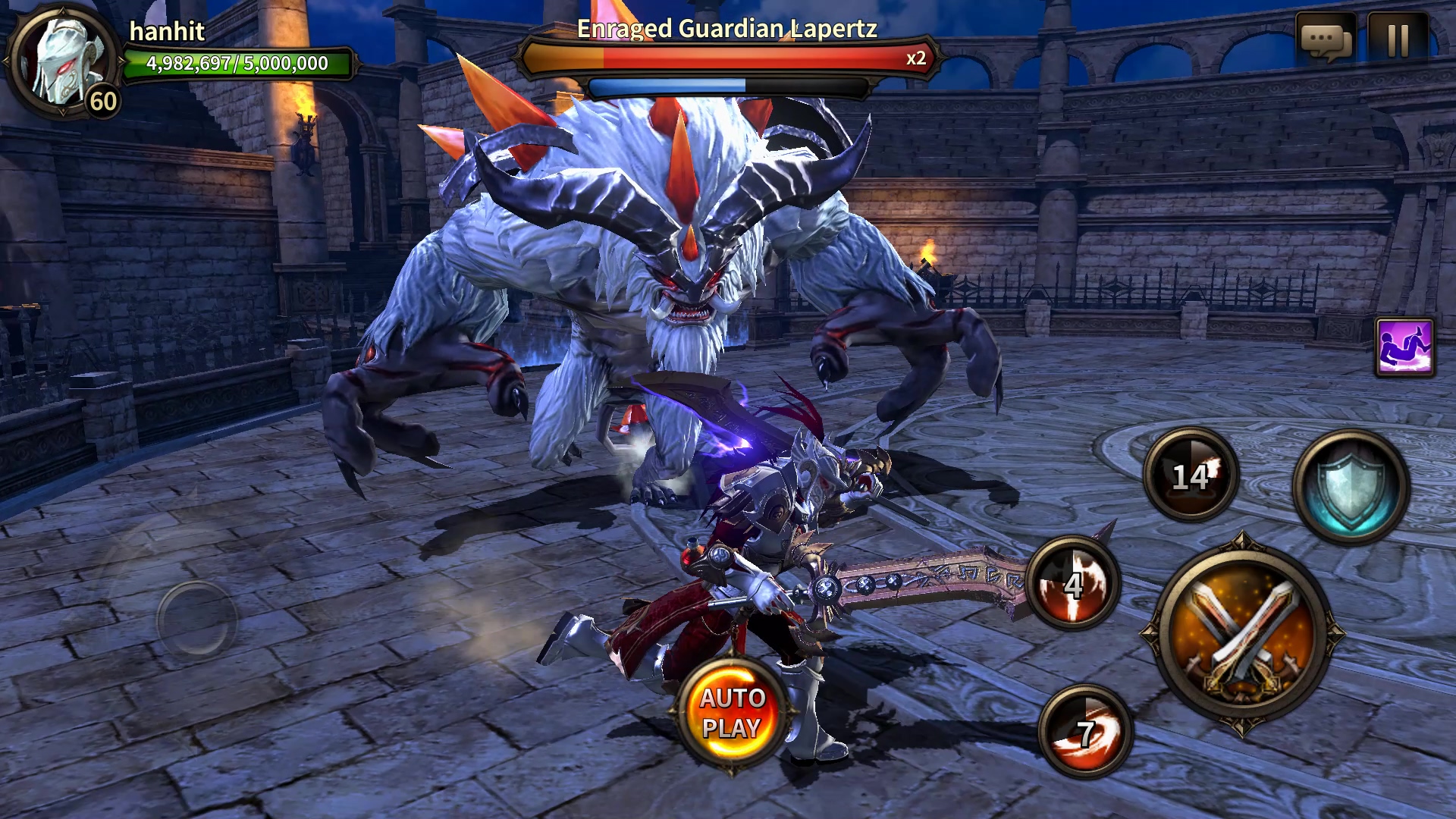Use the skill with 14 second cooldown
Image resolution: width=1456 pixels, height=819 pixels.
point(1191,475)
